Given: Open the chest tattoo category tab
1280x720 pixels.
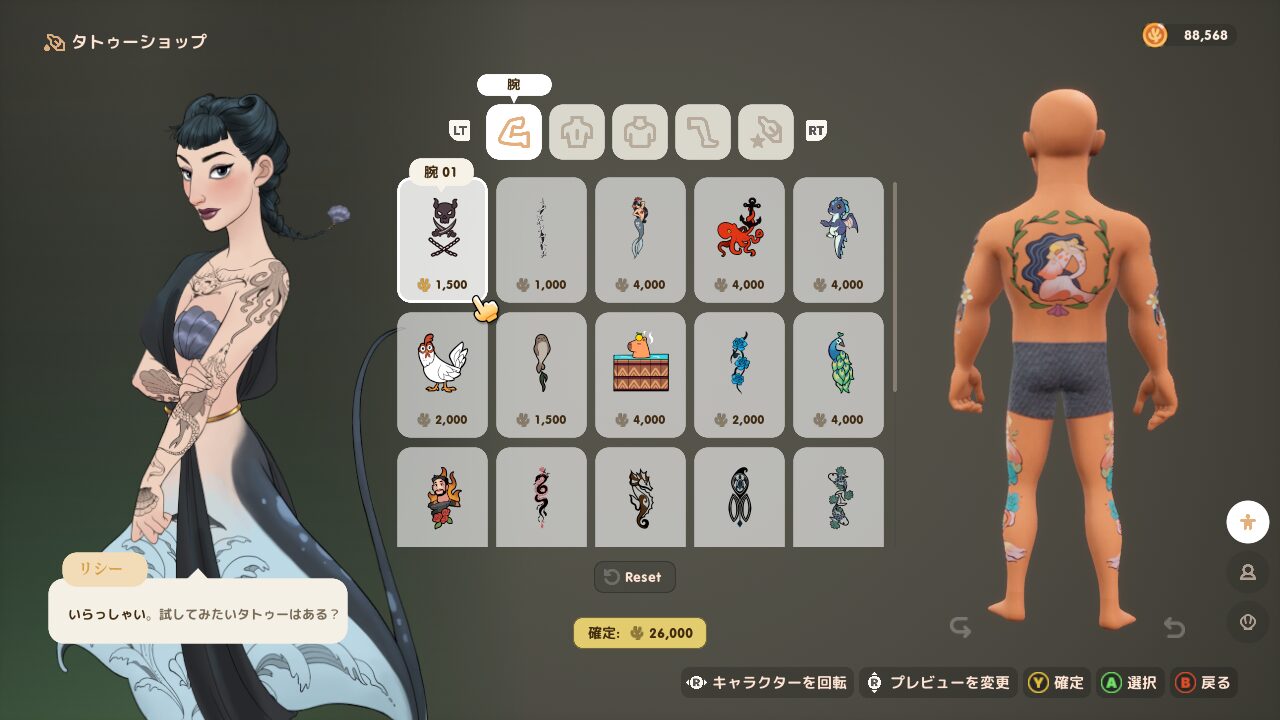Looking at the screenshot, I should coord(640,132).
